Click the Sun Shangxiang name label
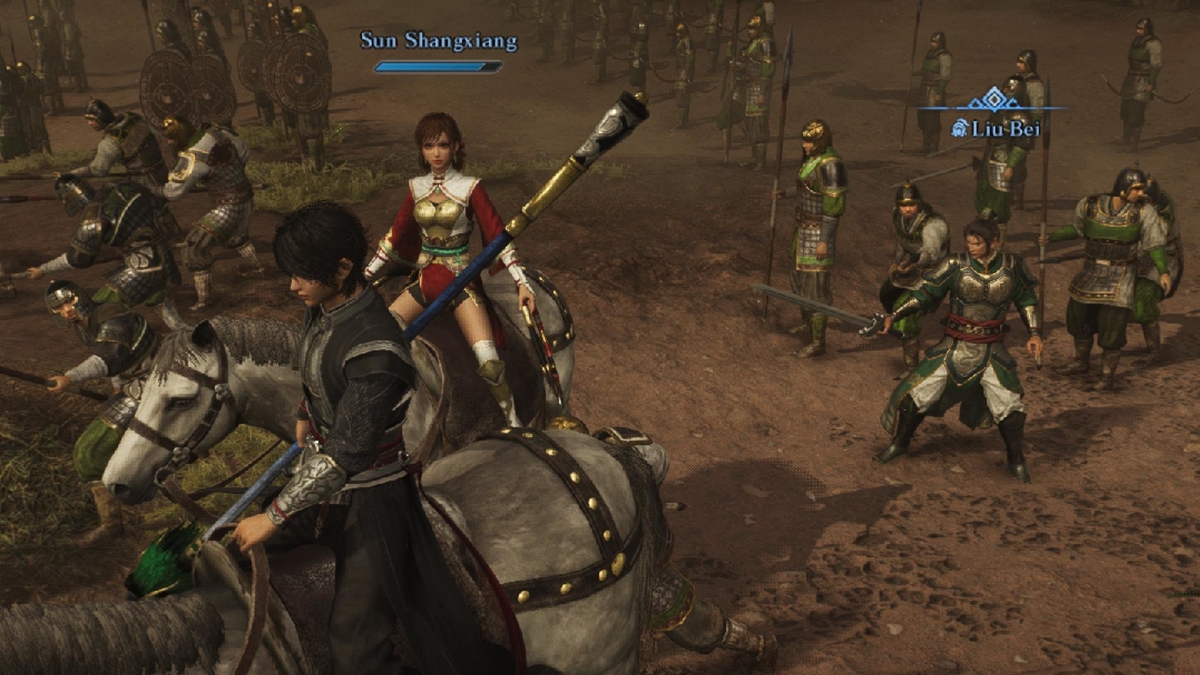This screenshot has width=1200, height=675. 439,41
